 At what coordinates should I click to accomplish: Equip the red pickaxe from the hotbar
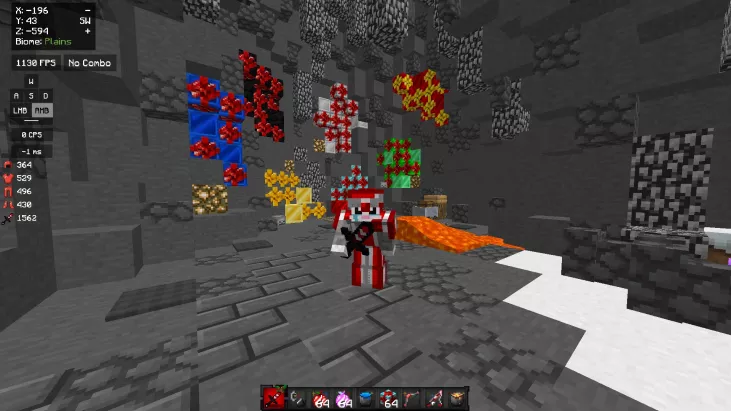[435, 399]
